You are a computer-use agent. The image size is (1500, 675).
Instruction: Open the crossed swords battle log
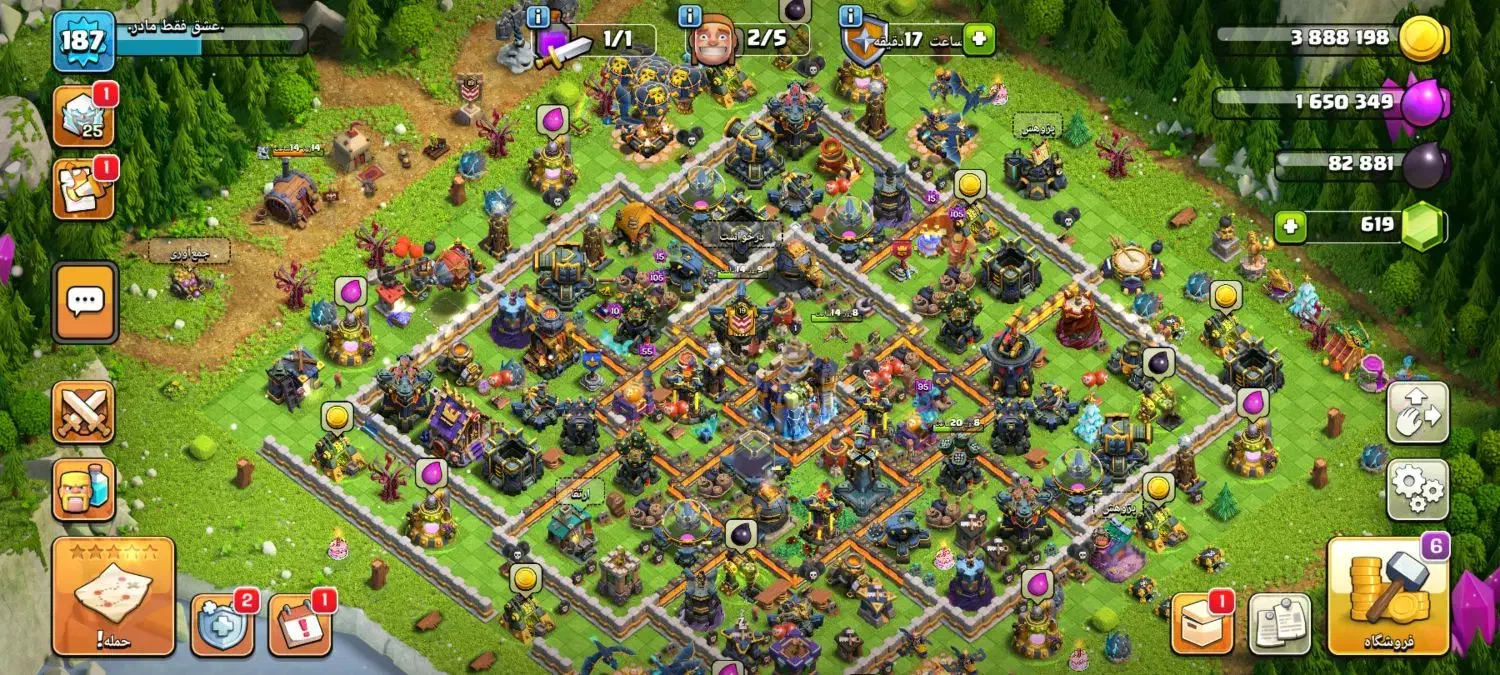(x=83, y=412)
